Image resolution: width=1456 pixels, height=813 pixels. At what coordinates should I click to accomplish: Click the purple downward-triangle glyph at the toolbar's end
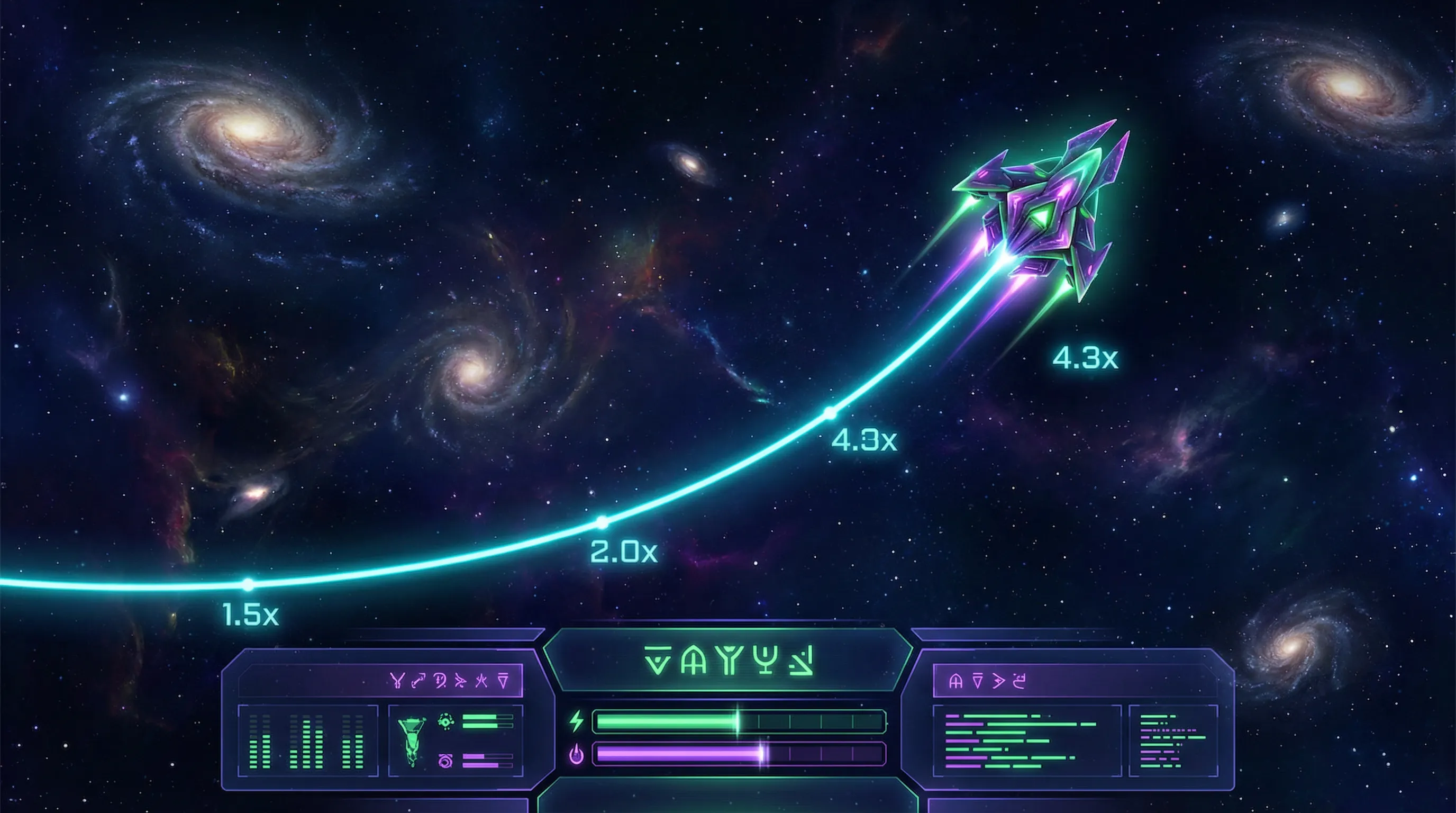tap(503, 681)
